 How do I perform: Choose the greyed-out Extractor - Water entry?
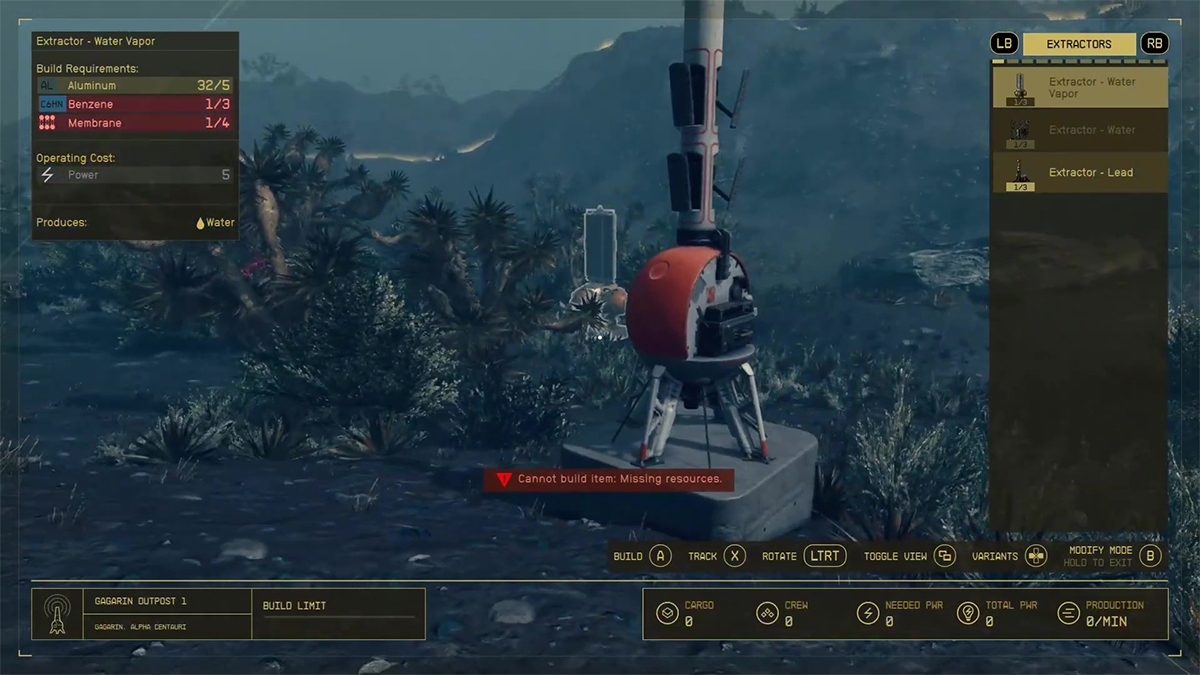1079,130
